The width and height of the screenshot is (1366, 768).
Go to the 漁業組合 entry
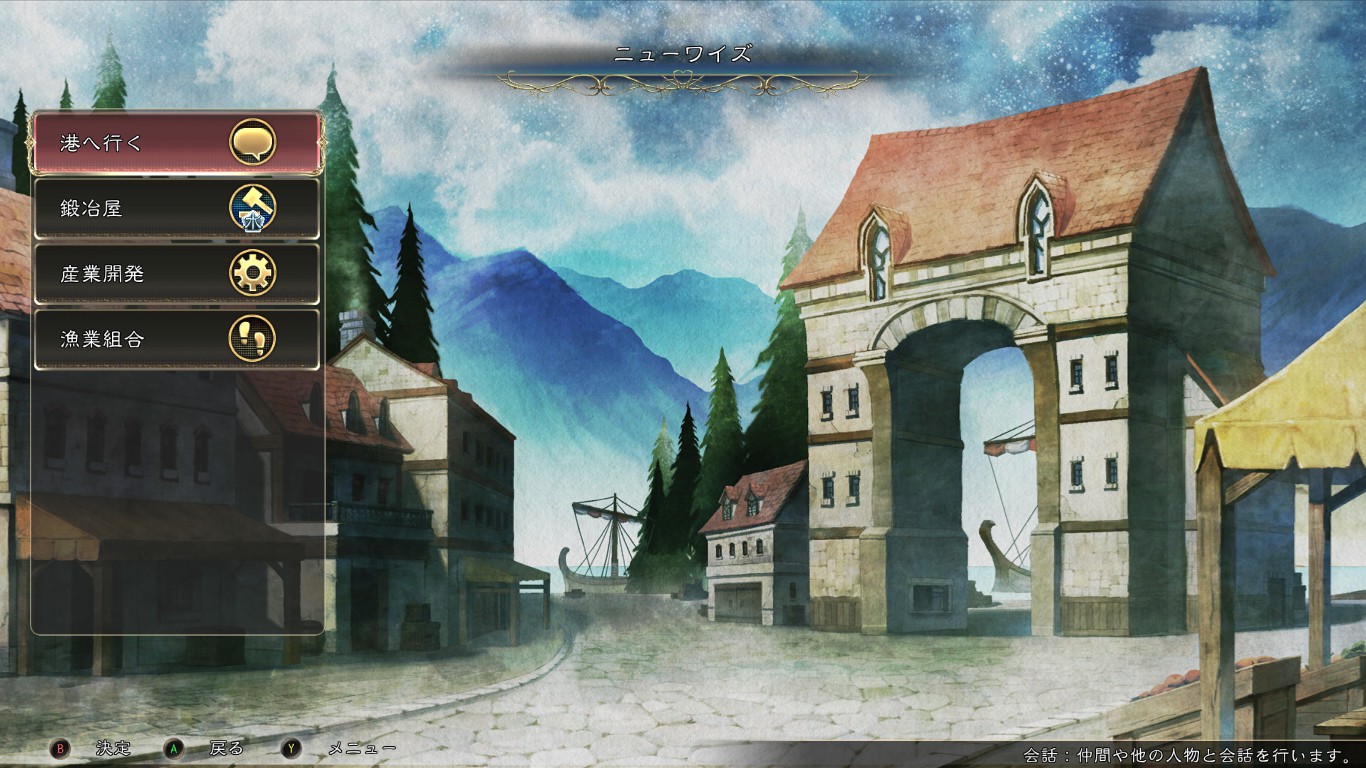(177, 339)
